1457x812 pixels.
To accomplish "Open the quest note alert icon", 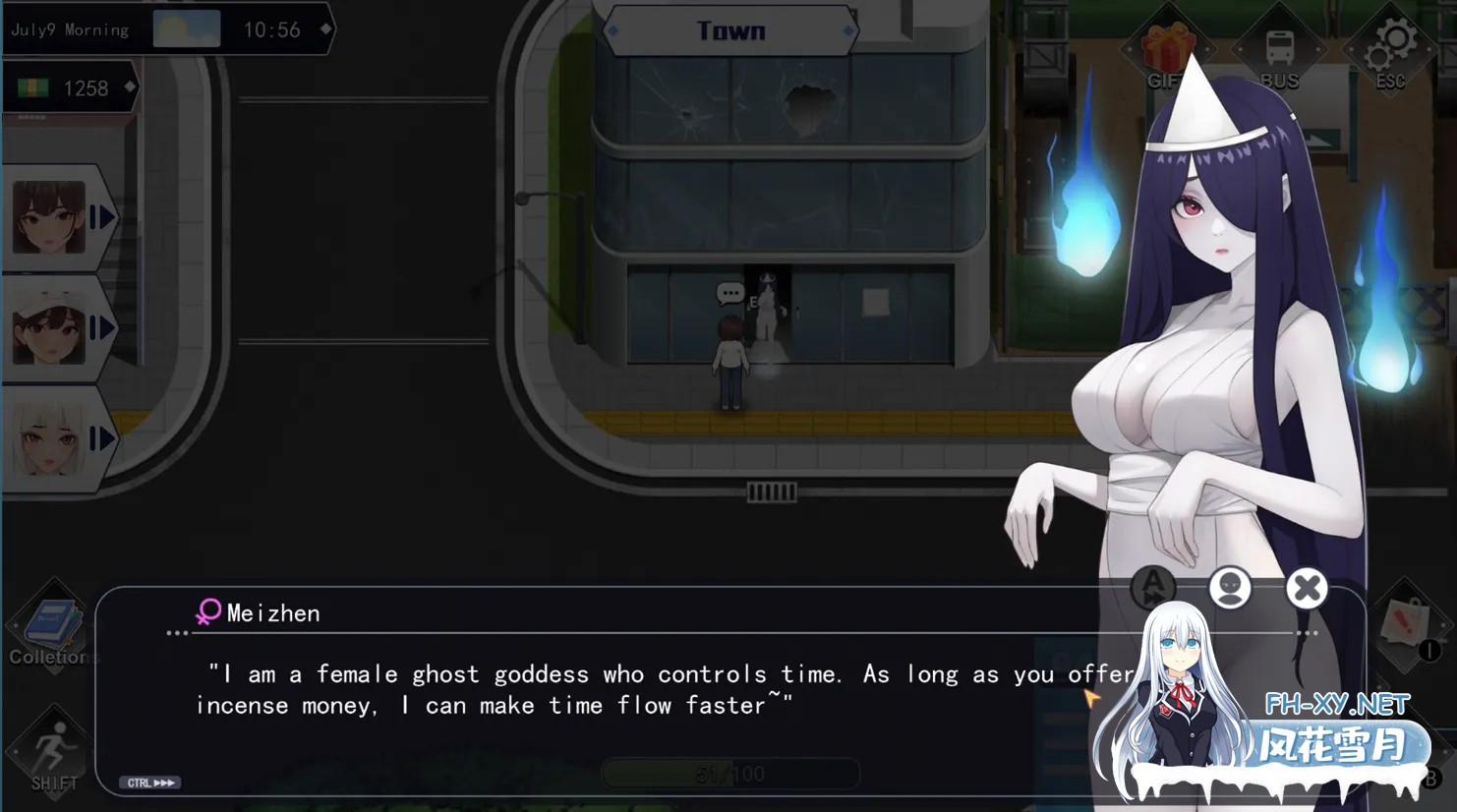I will pyautogui.click(x=1406, y=626).
